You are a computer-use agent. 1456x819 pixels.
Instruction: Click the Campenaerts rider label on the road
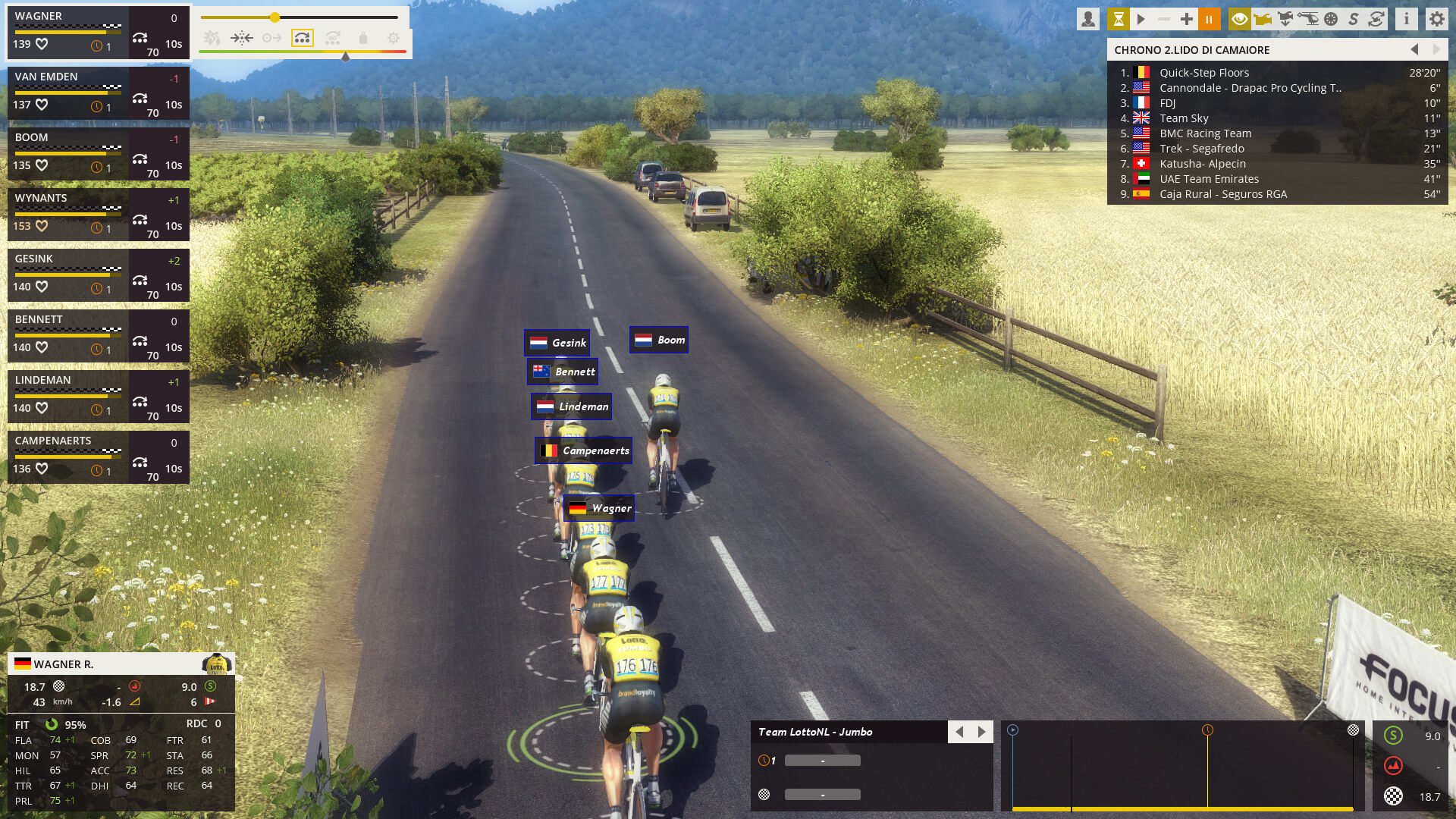tap(582, 450)
